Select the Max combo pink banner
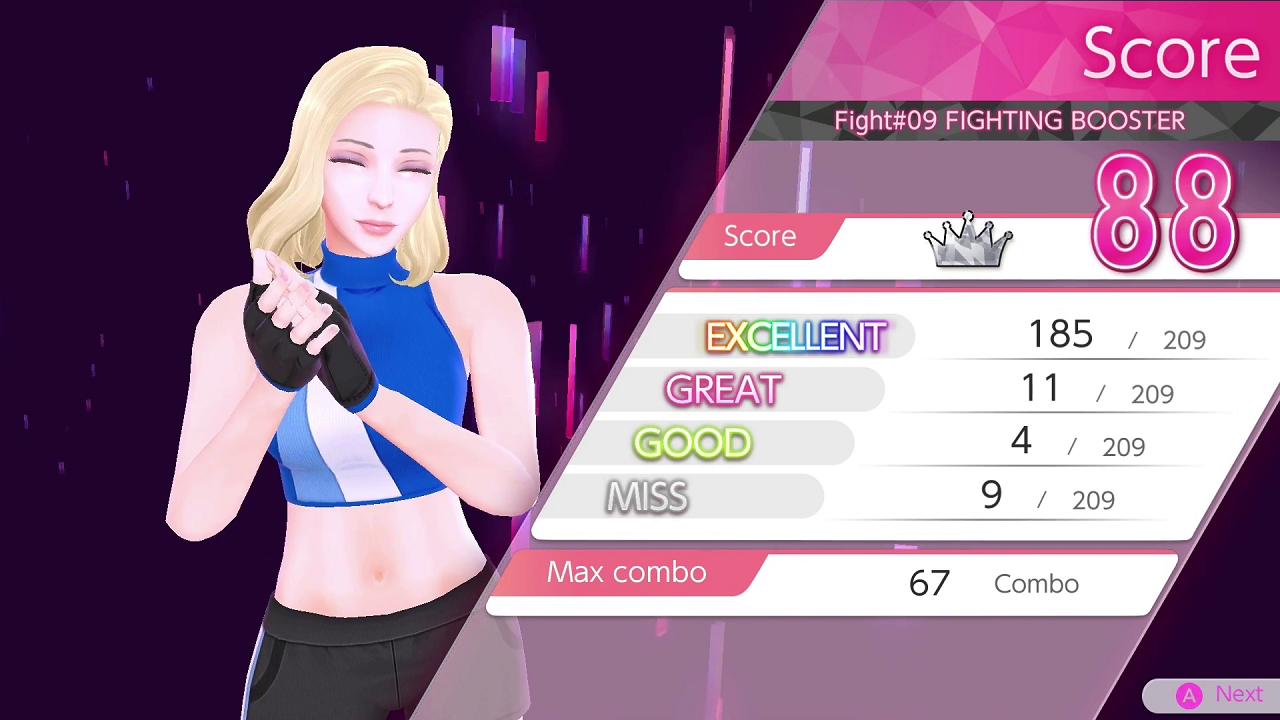1280x720 pixels. point(626,572)
